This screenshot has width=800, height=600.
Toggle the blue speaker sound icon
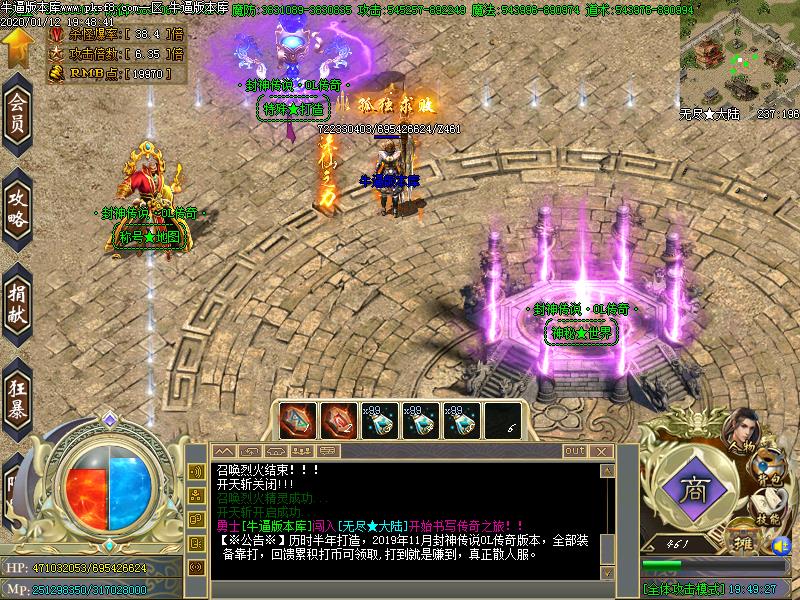pyautogui.click(x=781, y=547)
